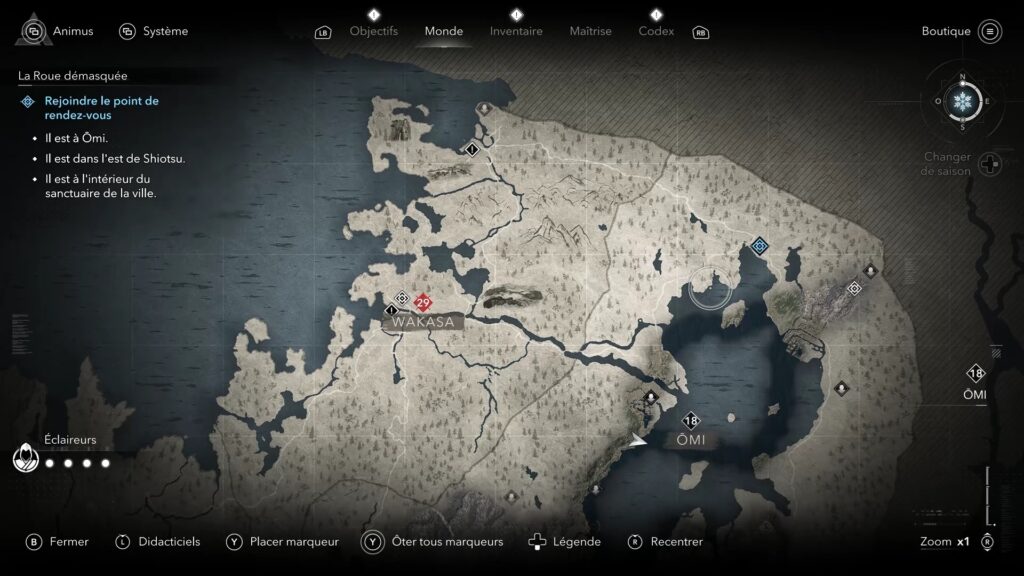Select the Rejoindre le point de rendez-vous objective
The height and width of the screenshot is (576, 1024).
pos(101,108)
